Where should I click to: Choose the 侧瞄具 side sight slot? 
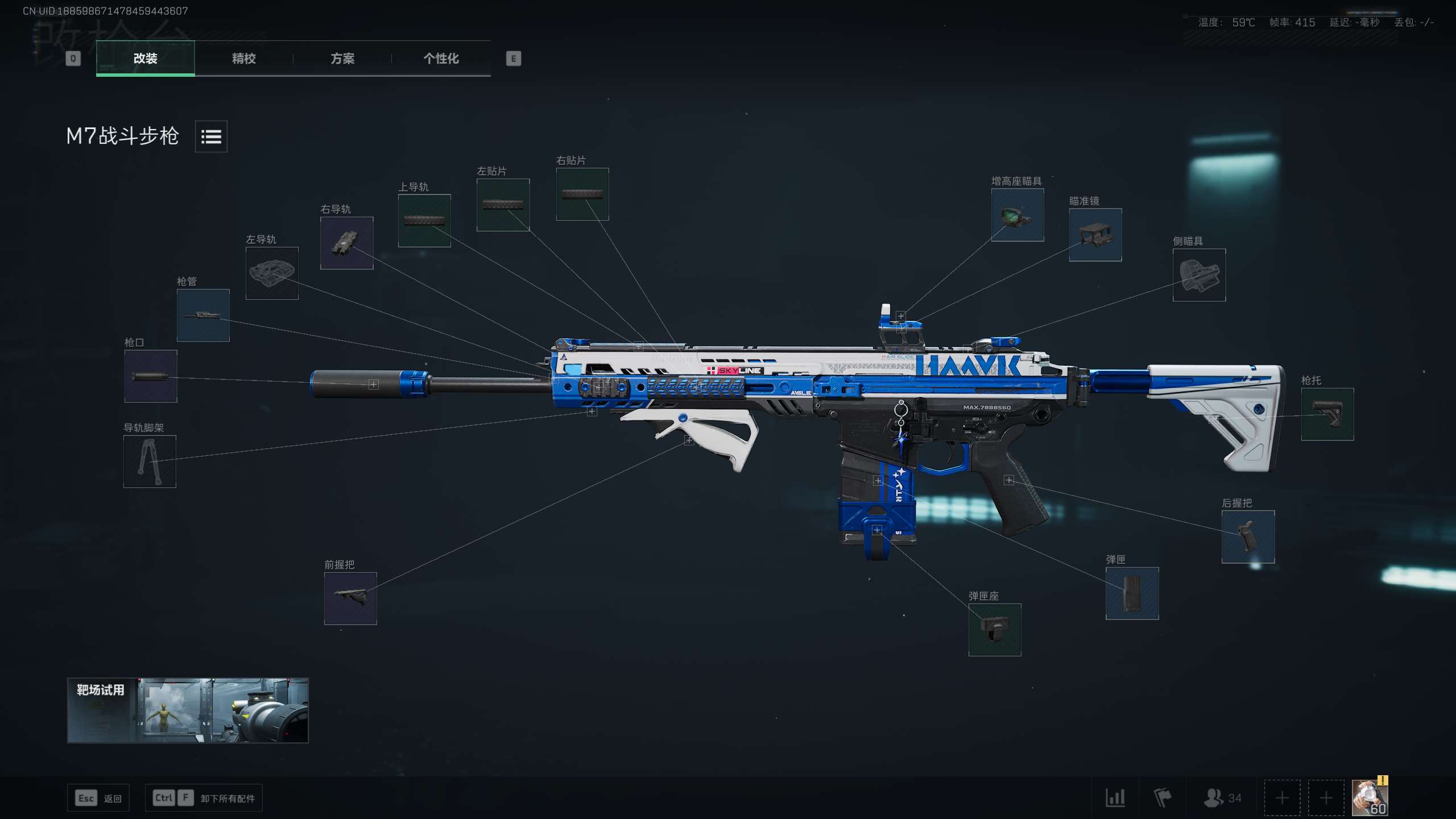1199,275
